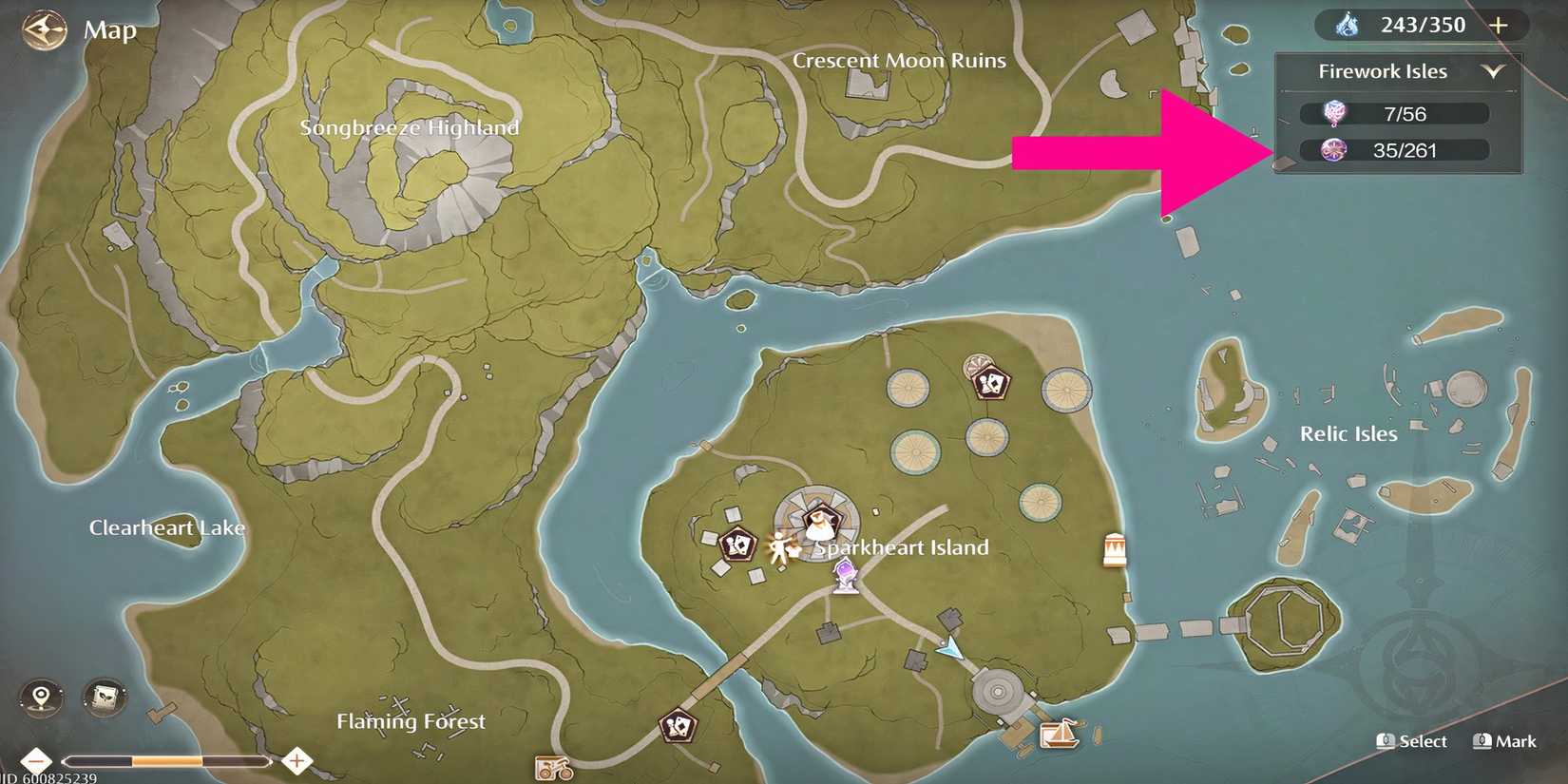Click the purple warp statue icon on Sparkheart Island
The height and width of the screenshot is (784, 1568).
pos(844,576)
